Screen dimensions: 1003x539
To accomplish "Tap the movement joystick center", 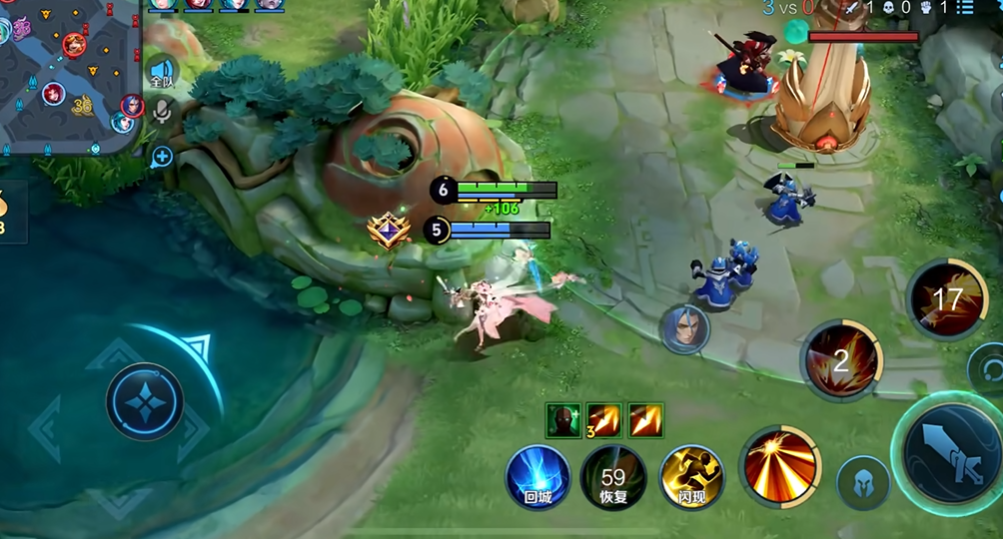I will pyautogui.click(x=144, y=401).
